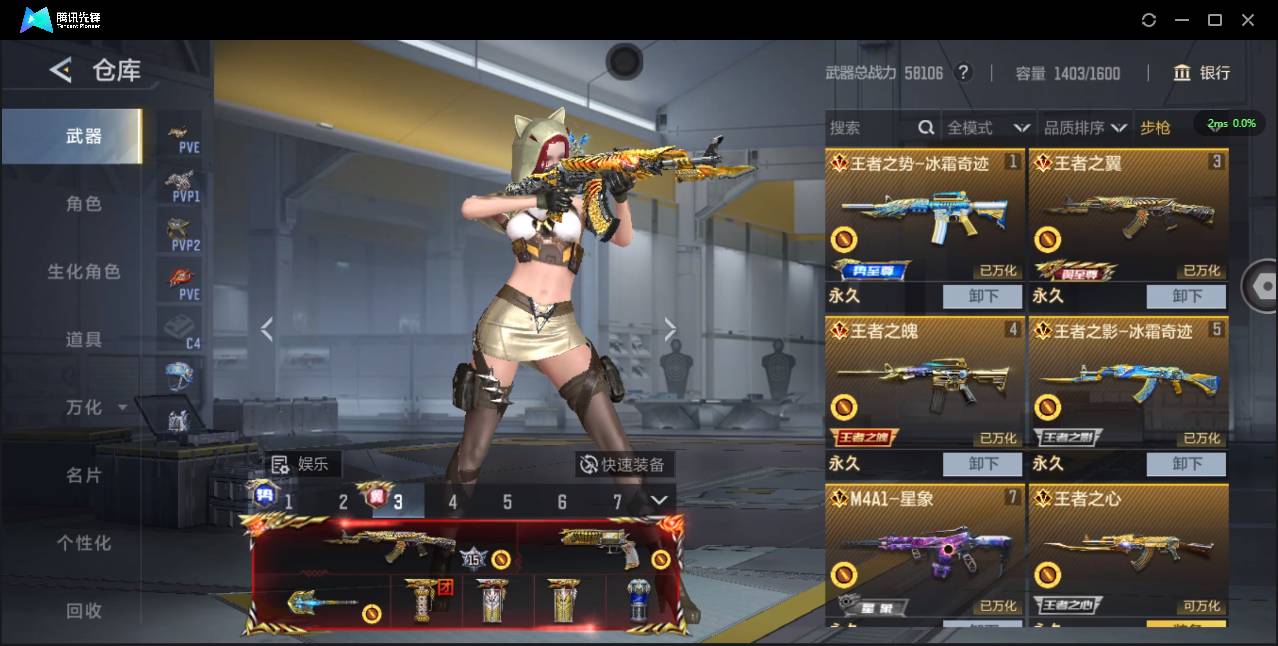Open the weapon power question mark help

963,73
